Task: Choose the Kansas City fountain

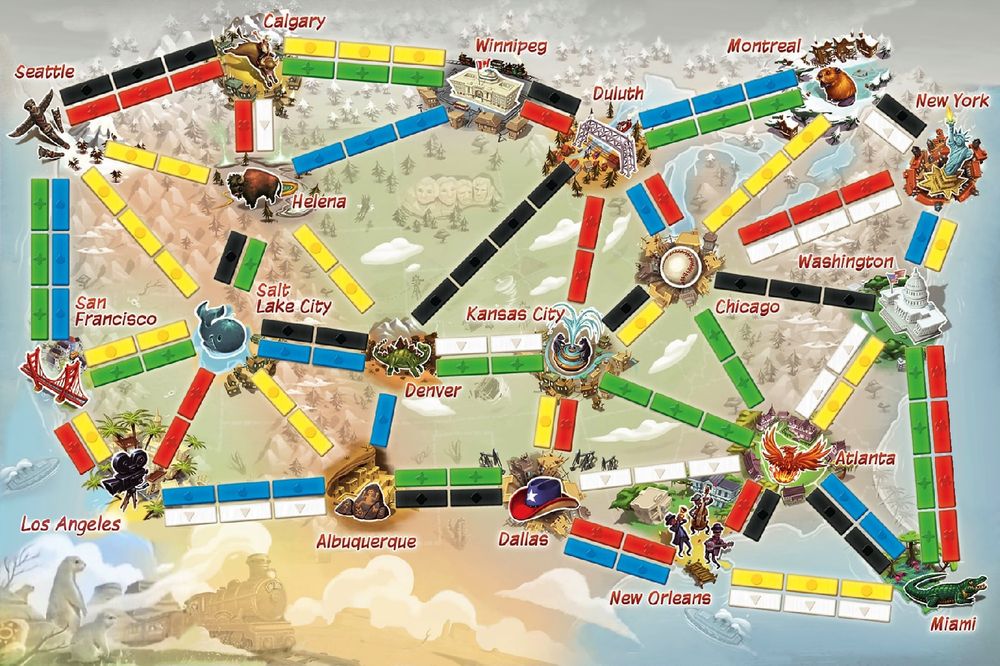Action: click(573, 343)
